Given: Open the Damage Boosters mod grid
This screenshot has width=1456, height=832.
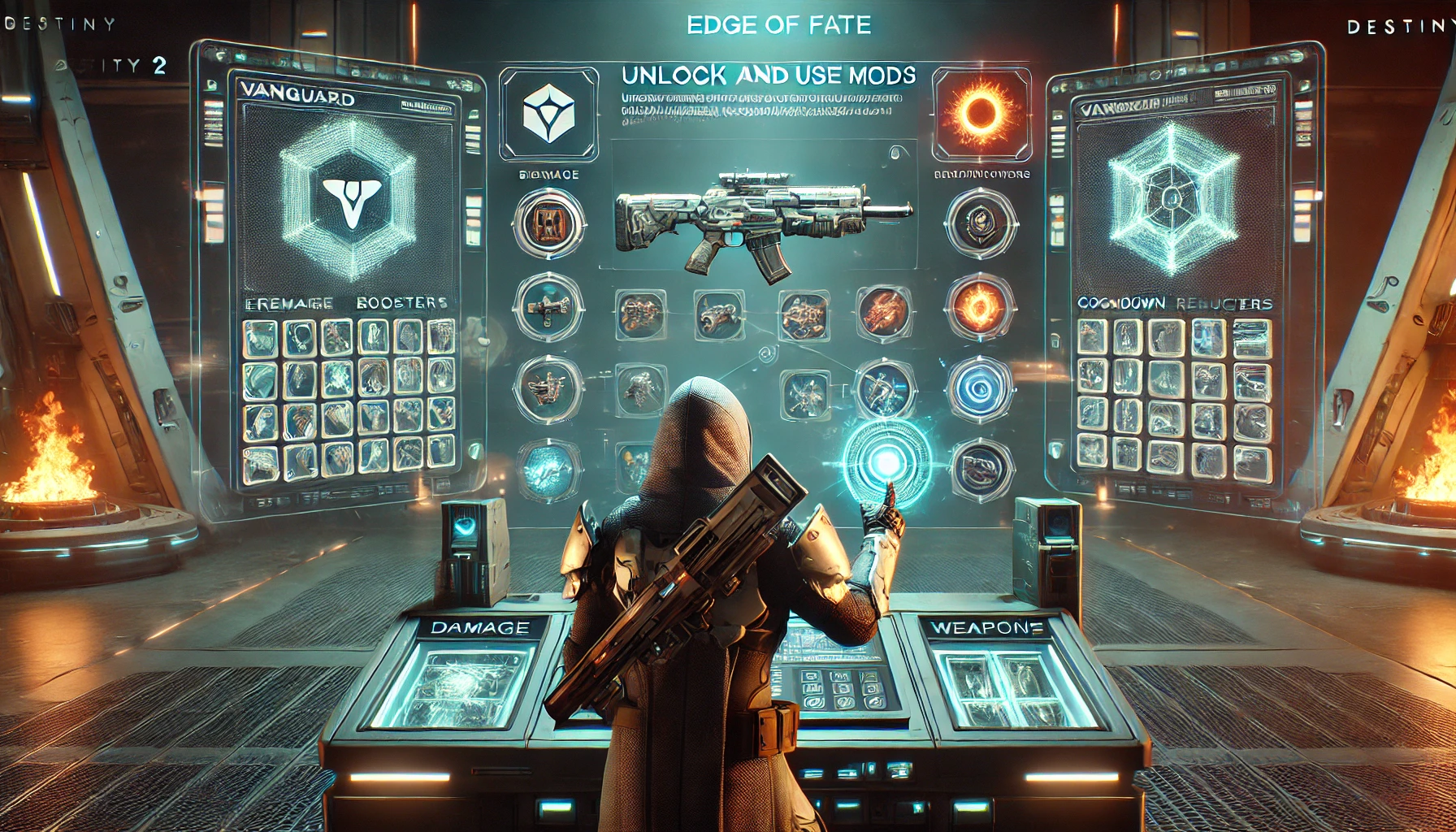Looking at the screenshot, I should pyautogui.click(x=349, y=398).
